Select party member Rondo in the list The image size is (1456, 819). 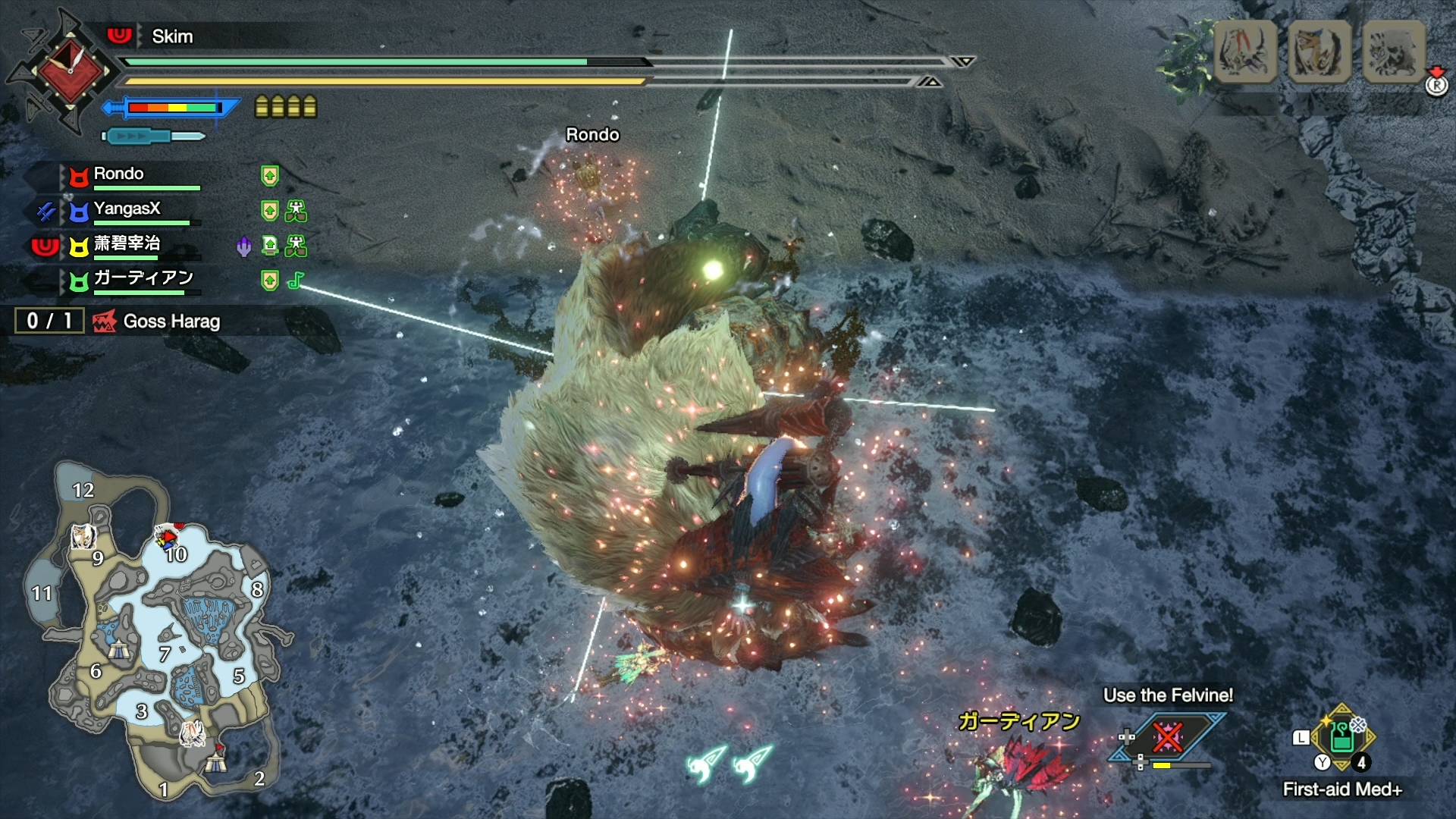click(119, 174)
